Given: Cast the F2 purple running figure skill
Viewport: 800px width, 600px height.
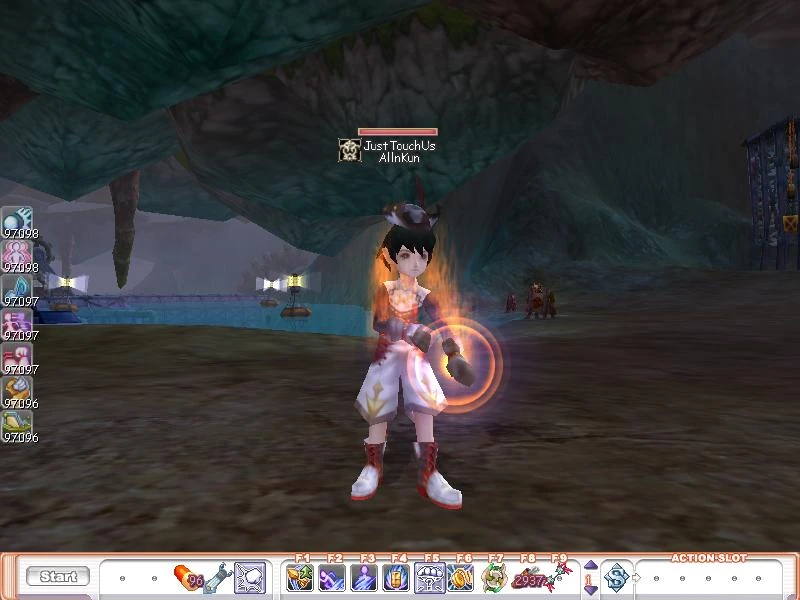Looking at the screenshot, I should coord(332,577).
